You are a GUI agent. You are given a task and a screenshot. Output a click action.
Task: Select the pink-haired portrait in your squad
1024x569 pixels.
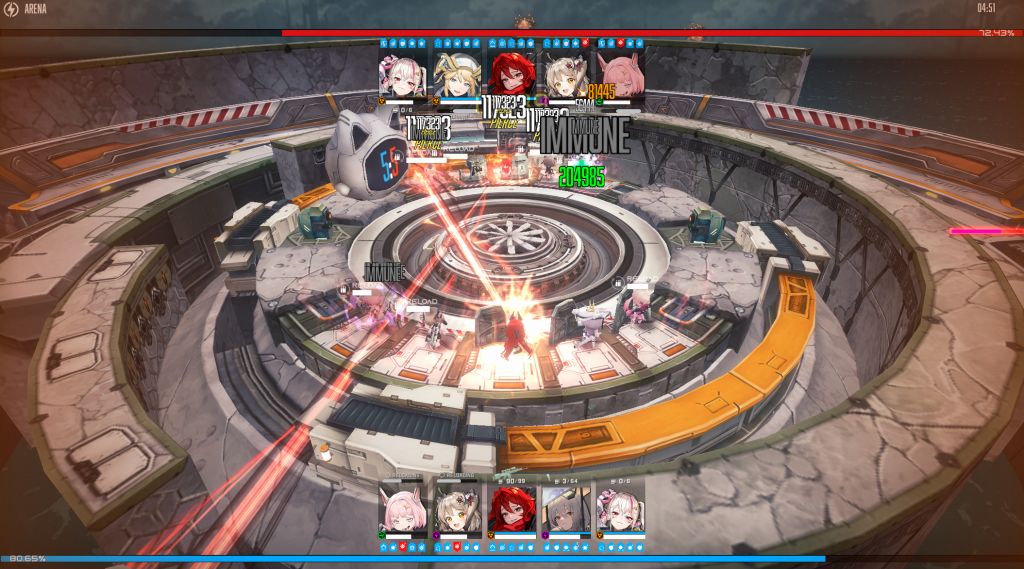[403, 508]
